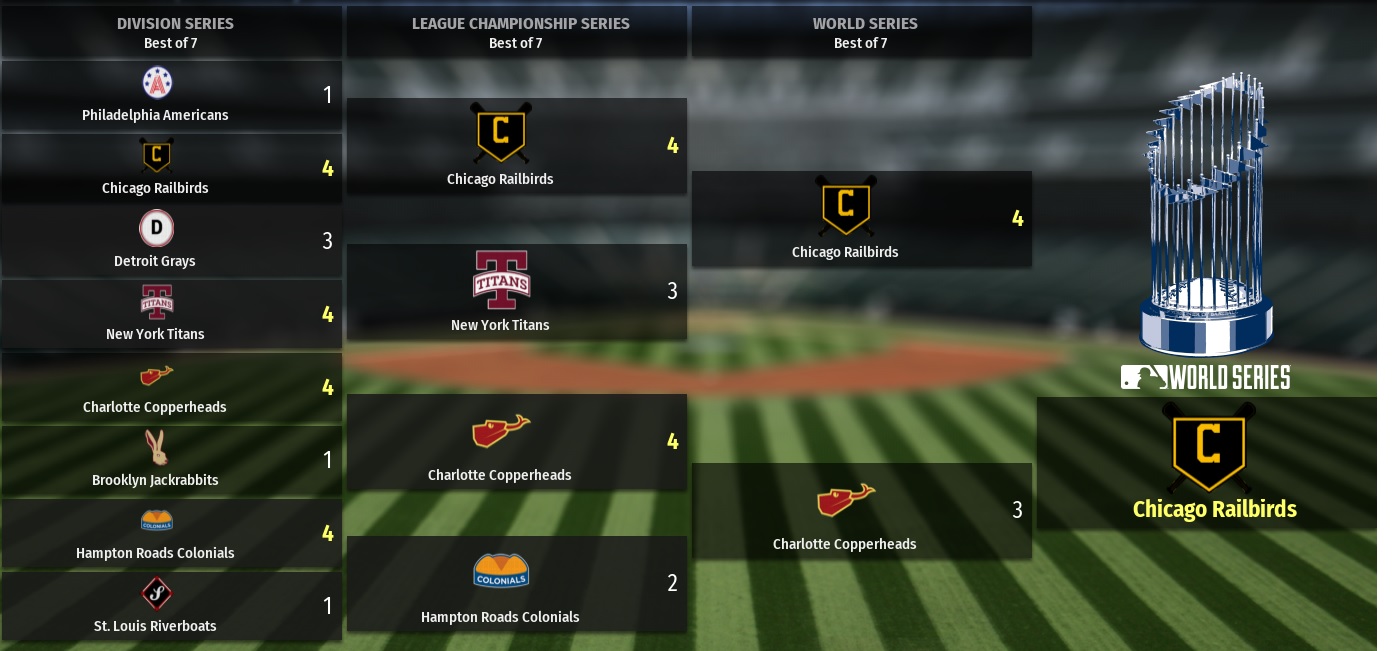Click the St. Louis Riverboats entry
The height and width of the screenshot is (651, 1397).
coord(171,607)
